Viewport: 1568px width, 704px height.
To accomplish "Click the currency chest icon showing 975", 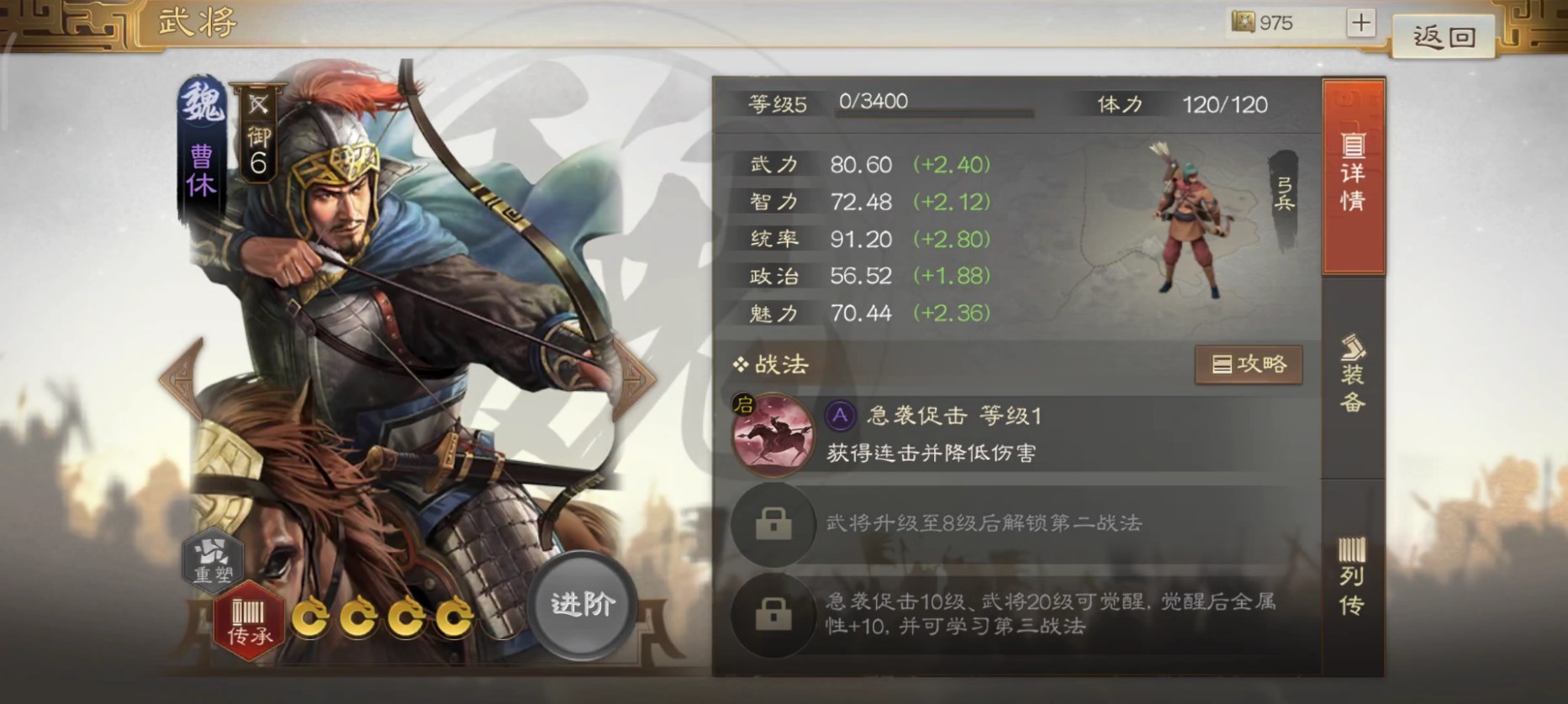I will click(1244, 23).
